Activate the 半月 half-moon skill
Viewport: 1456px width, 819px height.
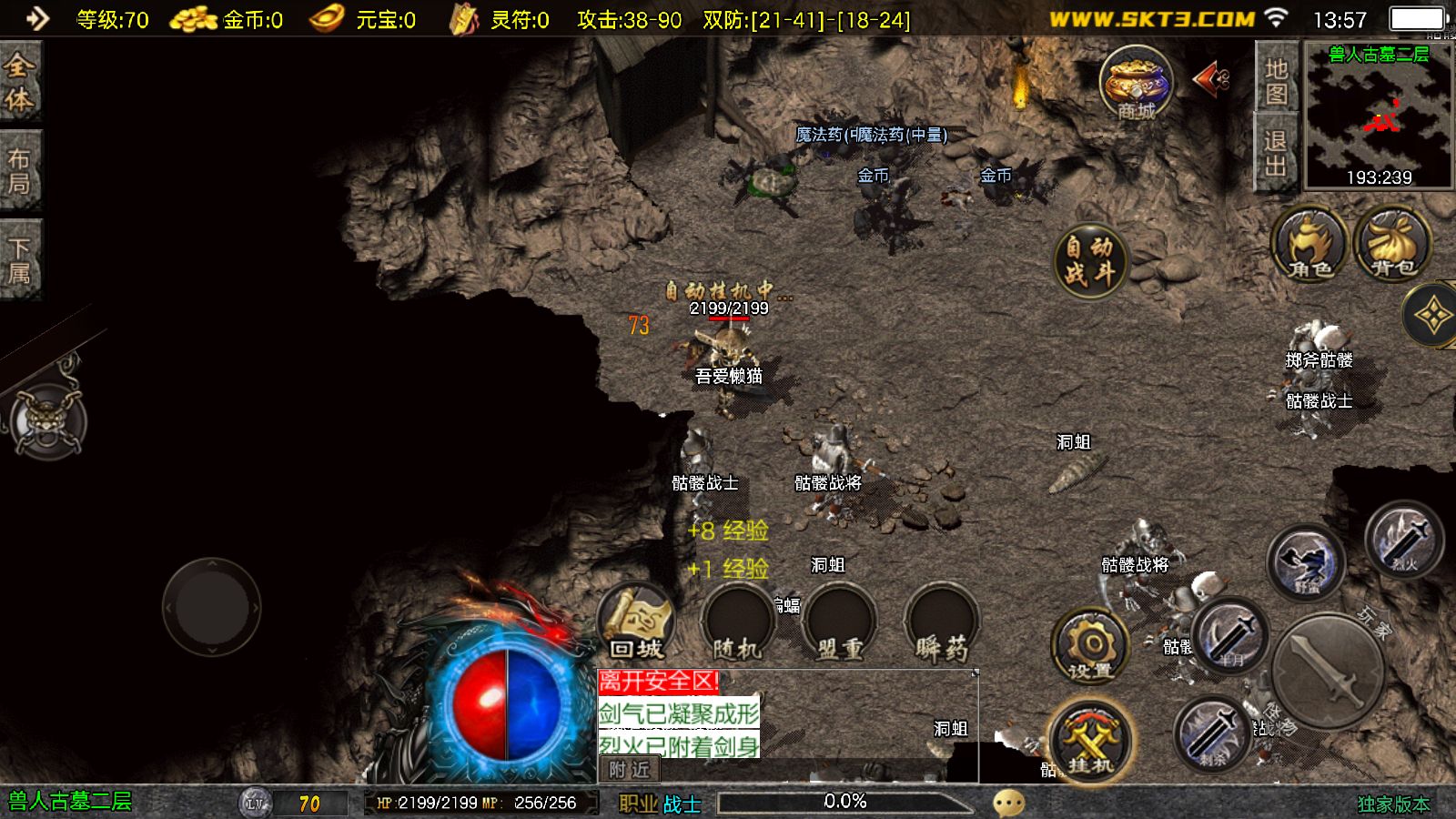(1230, 635)
